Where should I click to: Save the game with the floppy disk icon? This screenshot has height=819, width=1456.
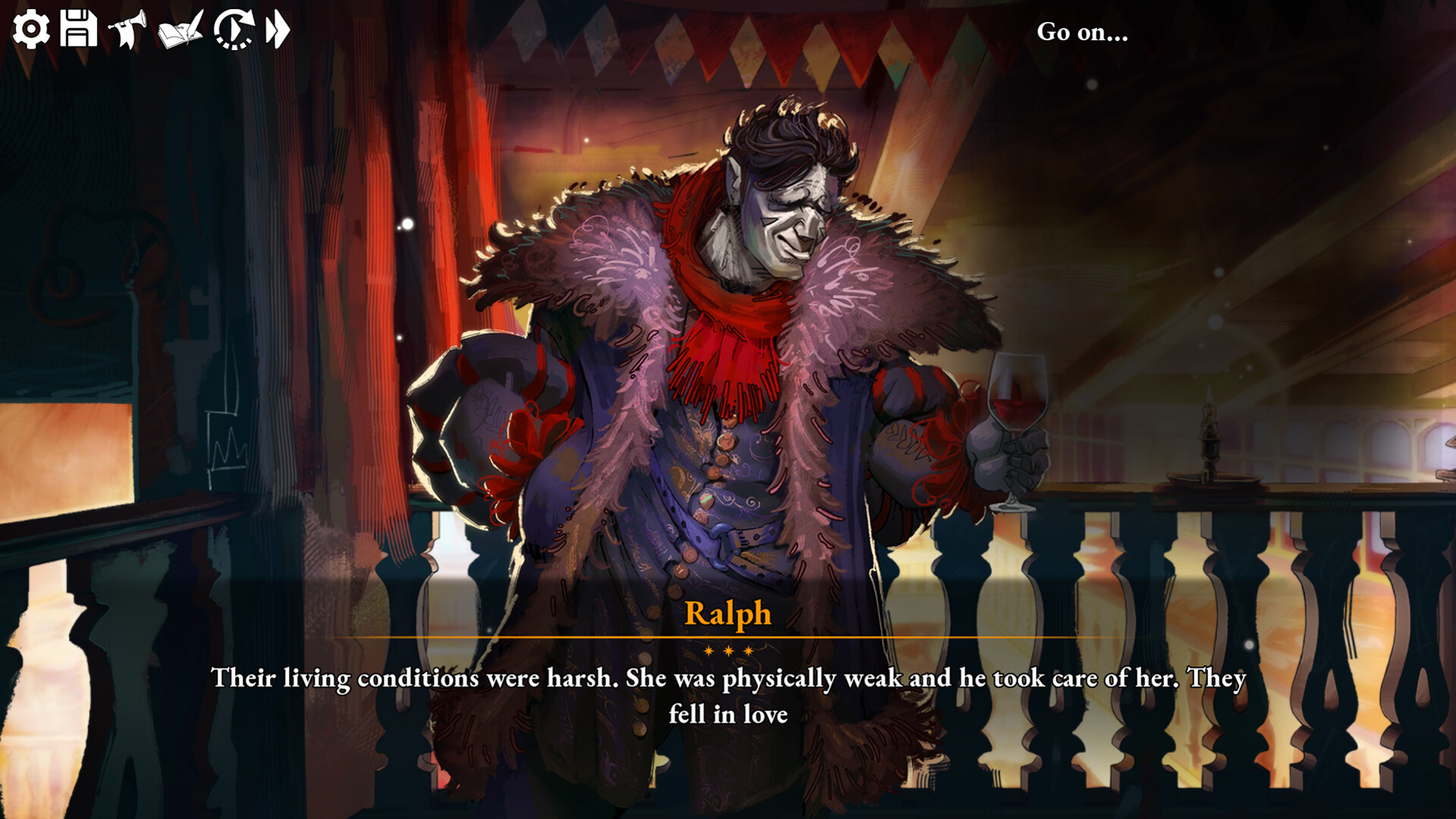coord(78,30)
